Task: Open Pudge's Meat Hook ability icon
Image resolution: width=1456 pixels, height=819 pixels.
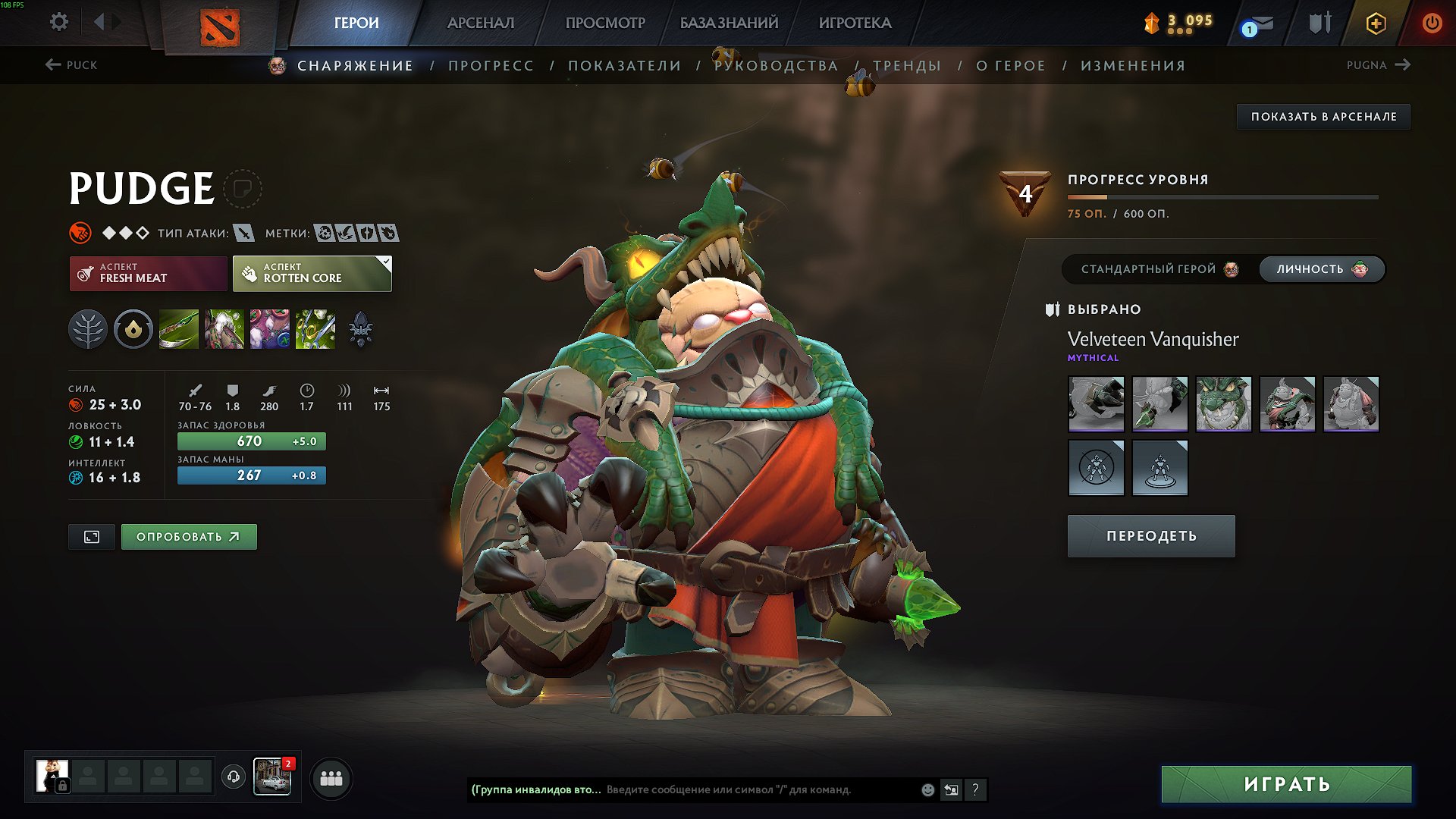Action: (x=178, y=328)
